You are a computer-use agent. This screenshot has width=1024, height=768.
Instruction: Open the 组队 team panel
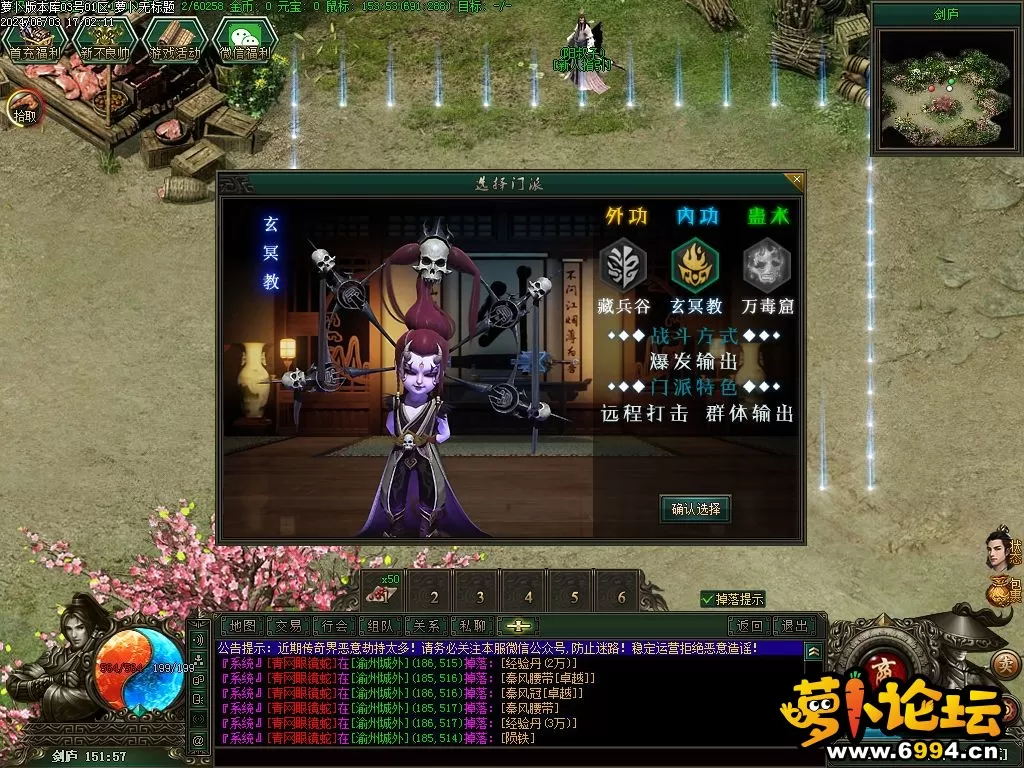381,626
